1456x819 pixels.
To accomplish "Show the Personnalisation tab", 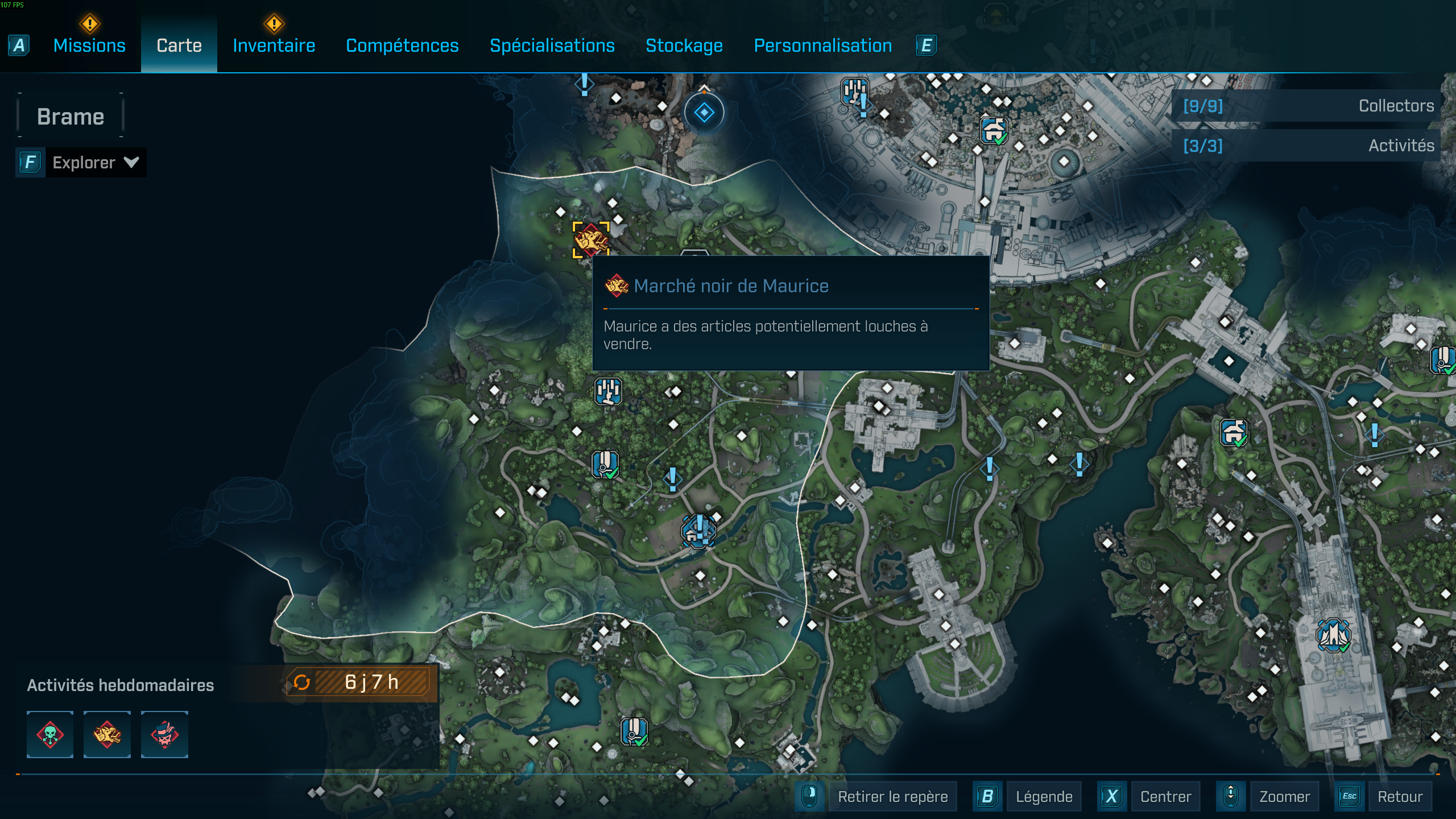I will tap(822, 45).
